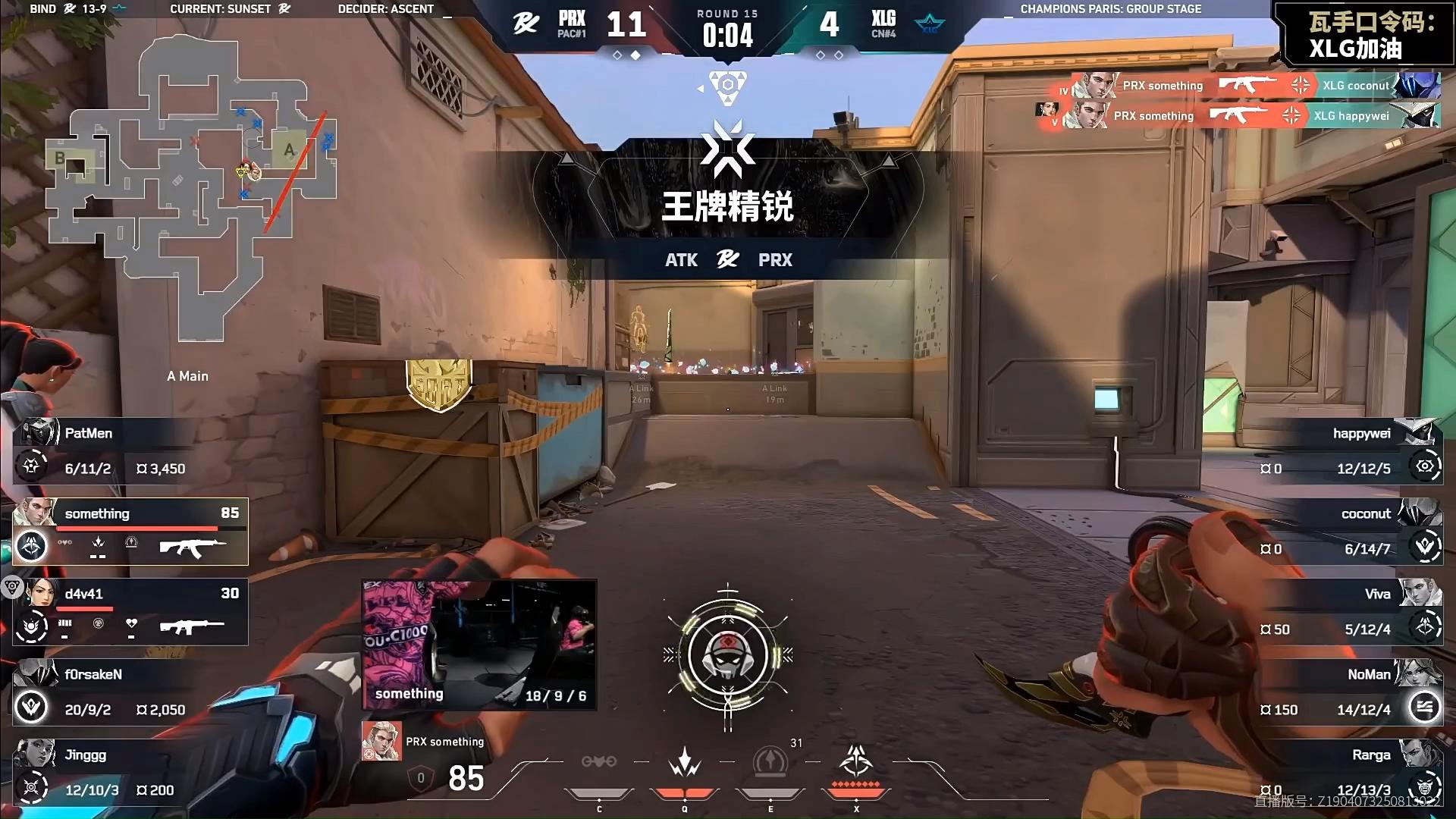Select f0rsakeN's player row
This screenshot has width=1456, height=819.
(x=129, y=692)
